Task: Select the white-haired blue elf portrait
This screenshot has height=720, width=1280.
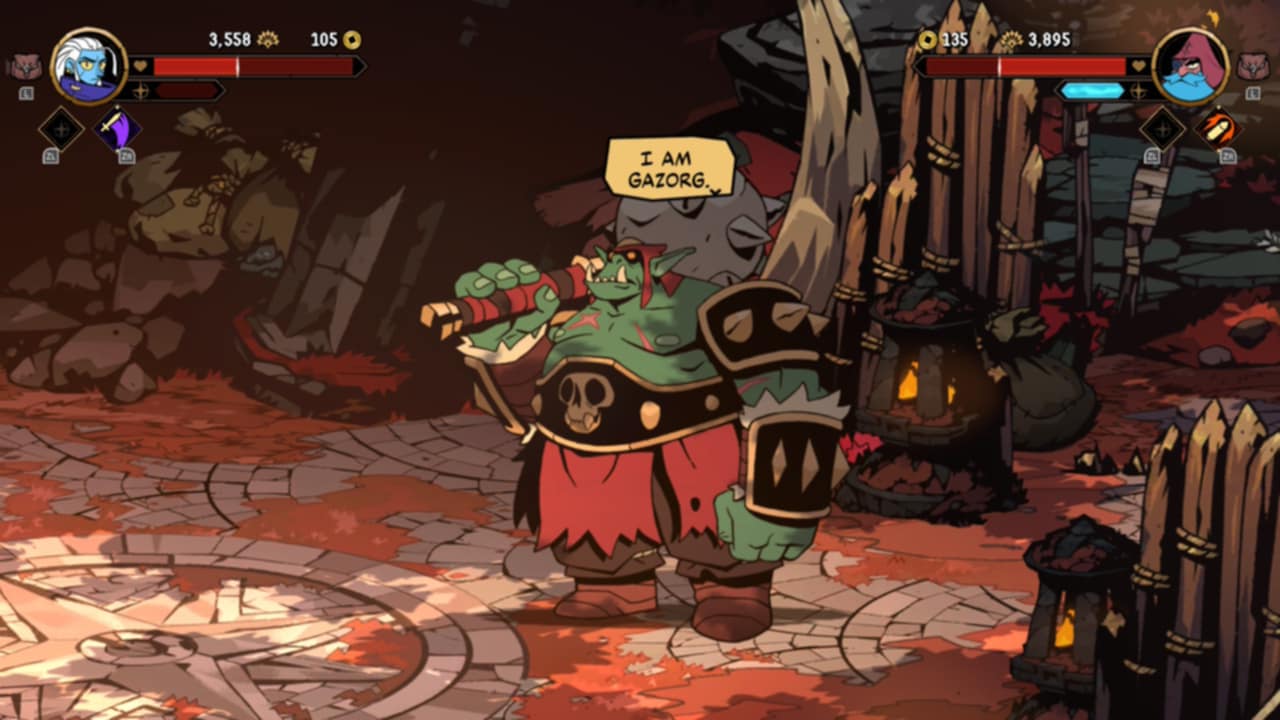Action: [x=88, y=66]
